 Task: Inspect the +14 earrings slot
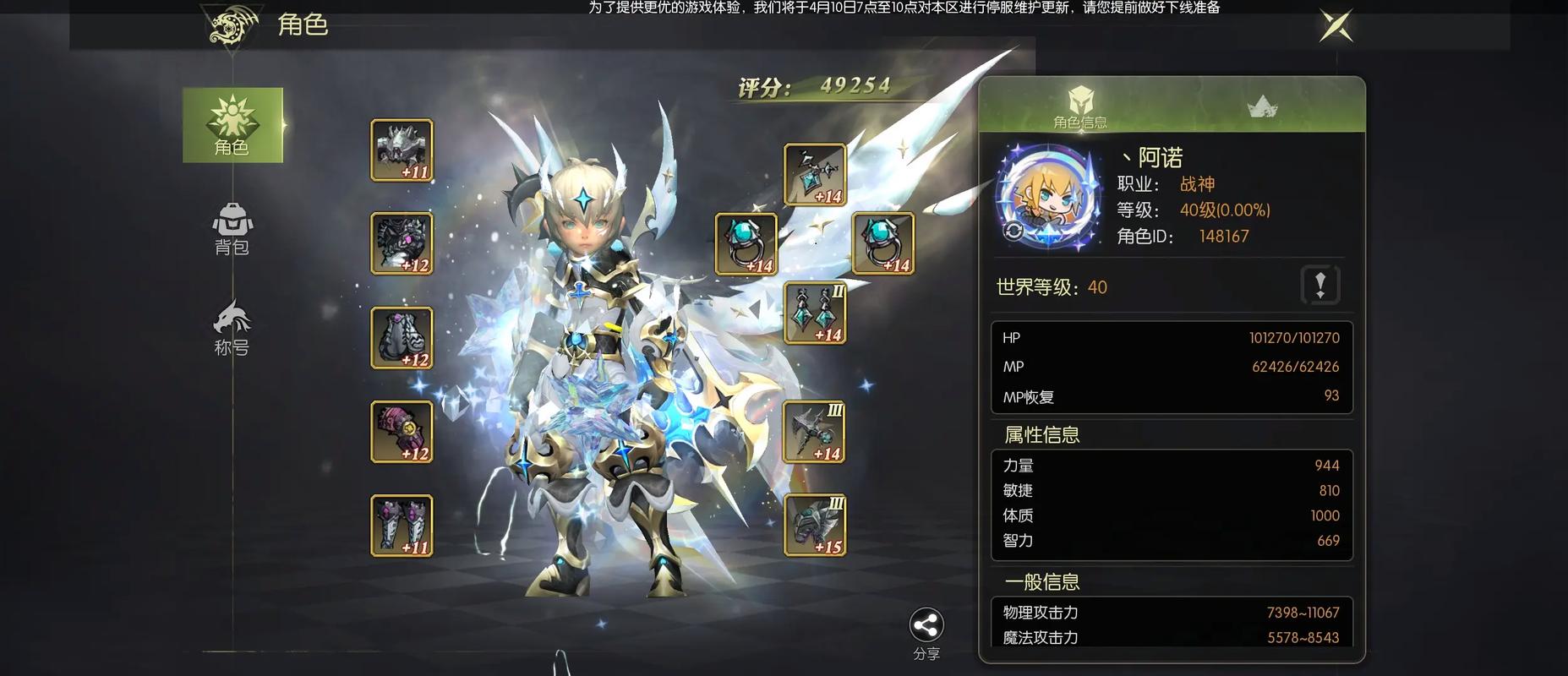pyautogui.click(x=815, y=313)
